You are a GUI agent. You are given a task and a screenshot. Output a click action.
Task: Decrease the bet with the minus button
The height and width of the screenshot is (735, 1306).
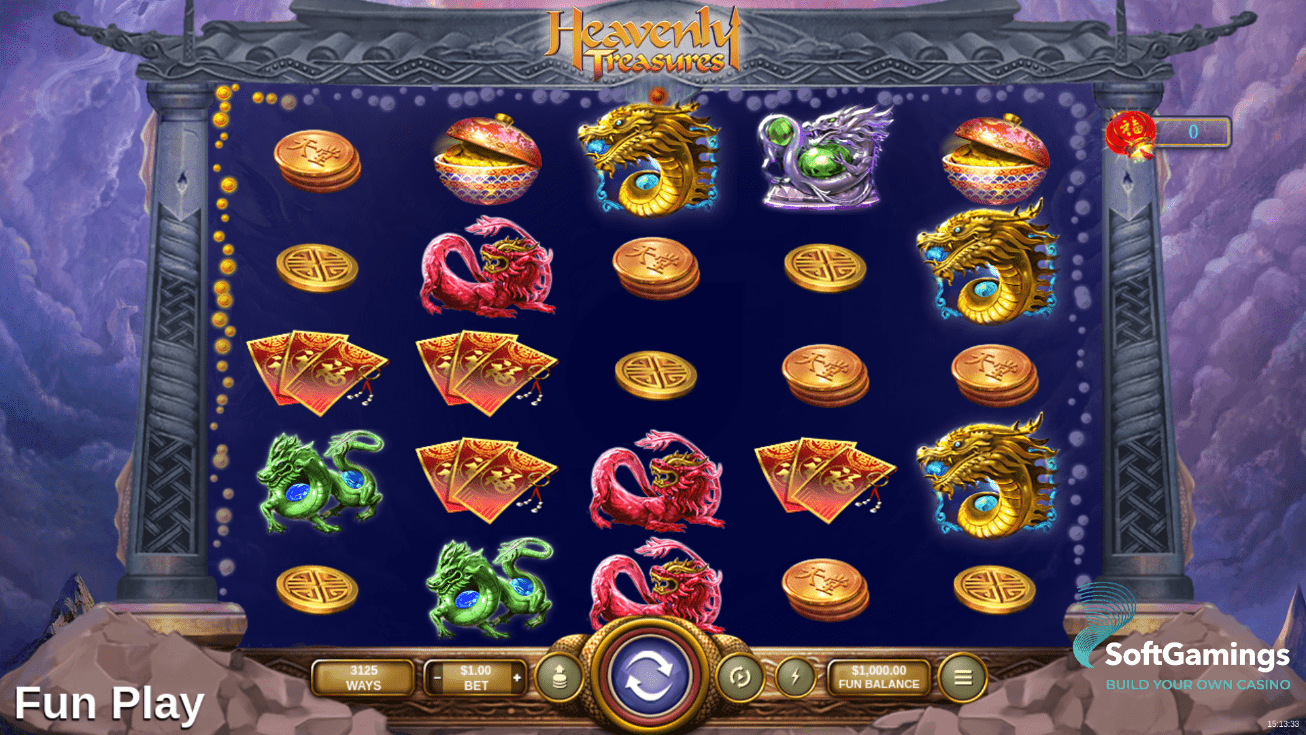(x=437, y=677)
